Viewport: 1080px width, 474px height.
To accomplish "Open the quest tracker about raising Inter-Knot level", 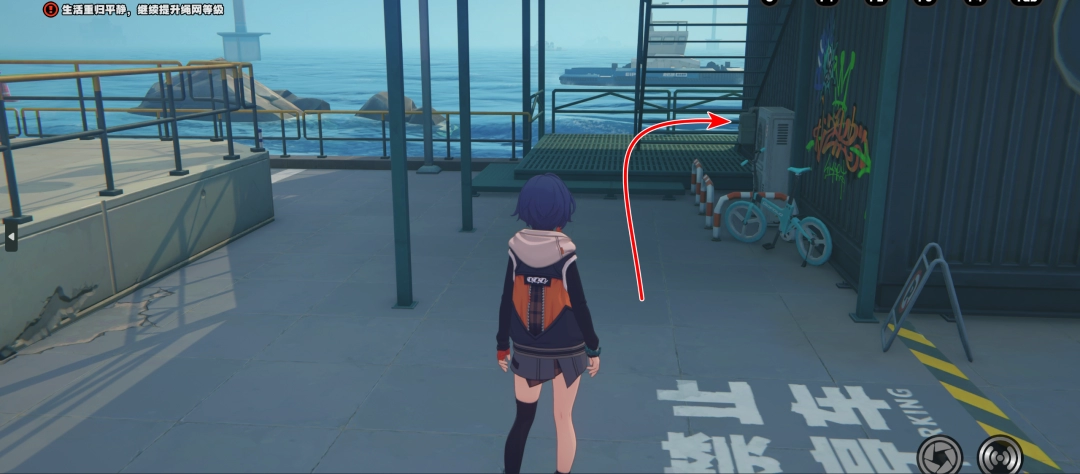I will (x=134, y=9).
